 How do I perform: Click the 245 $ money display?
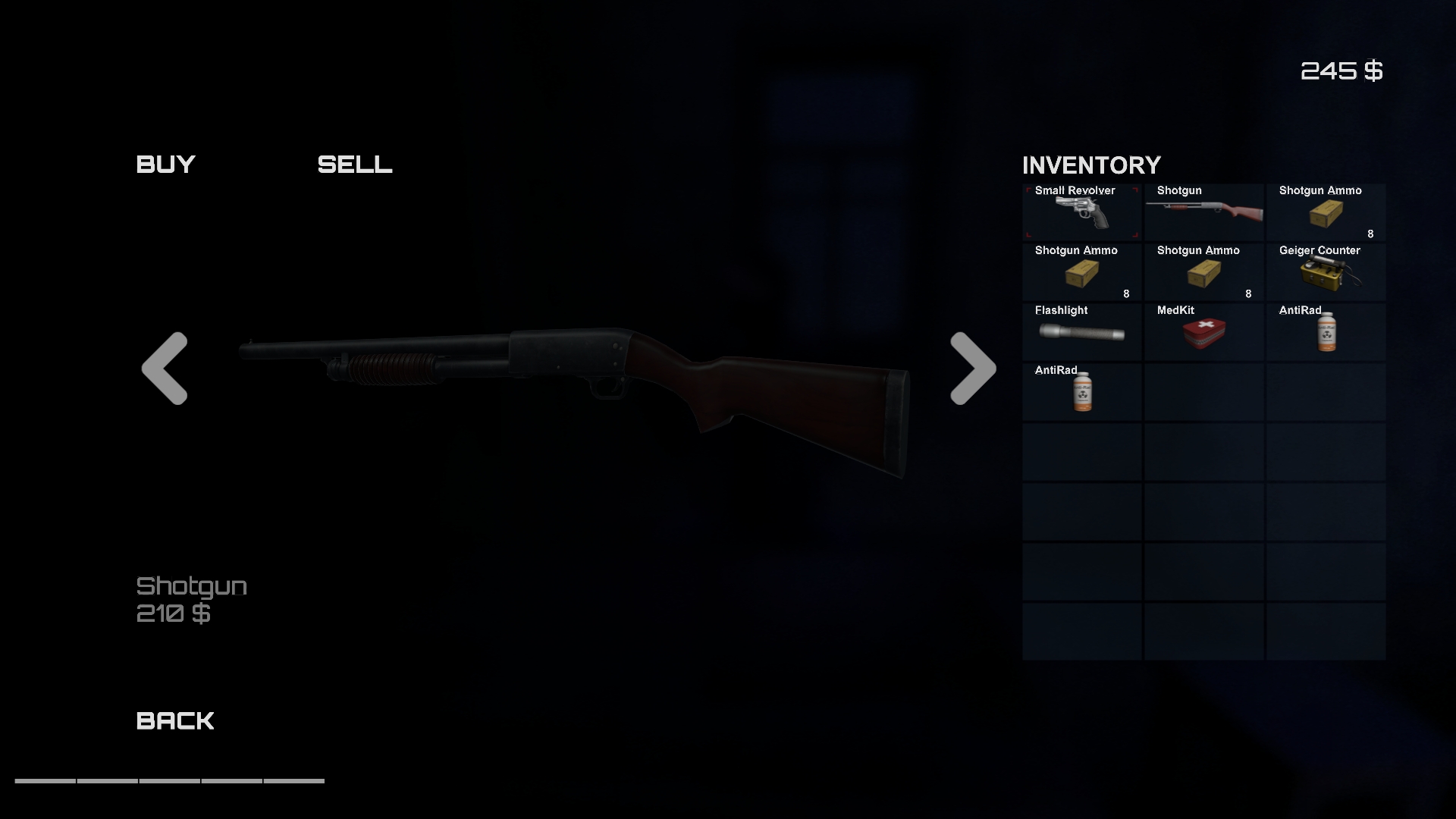(1342, 71)
